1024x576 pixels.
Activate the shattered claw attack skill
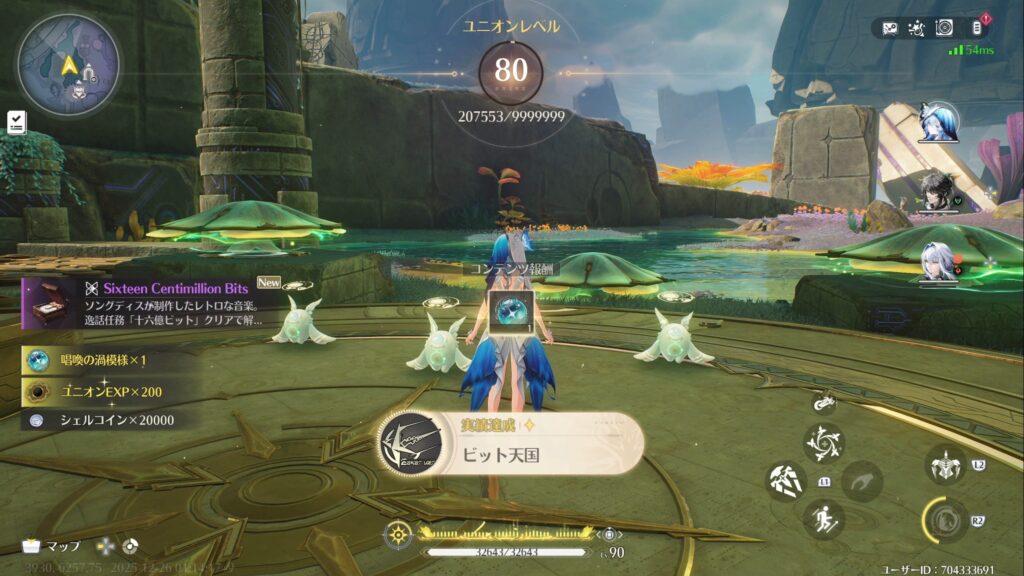[786, 482]
